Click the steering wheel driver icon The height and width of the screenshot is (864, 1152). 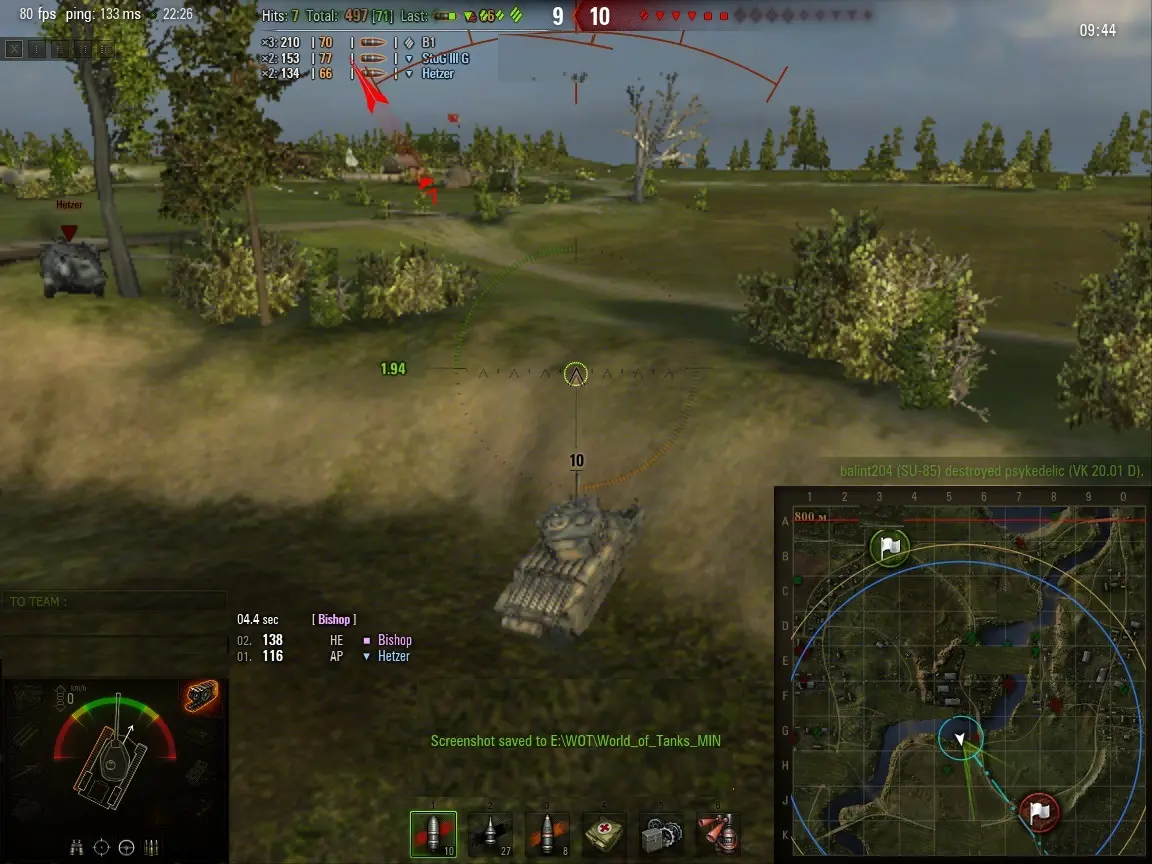pos(126,847)
